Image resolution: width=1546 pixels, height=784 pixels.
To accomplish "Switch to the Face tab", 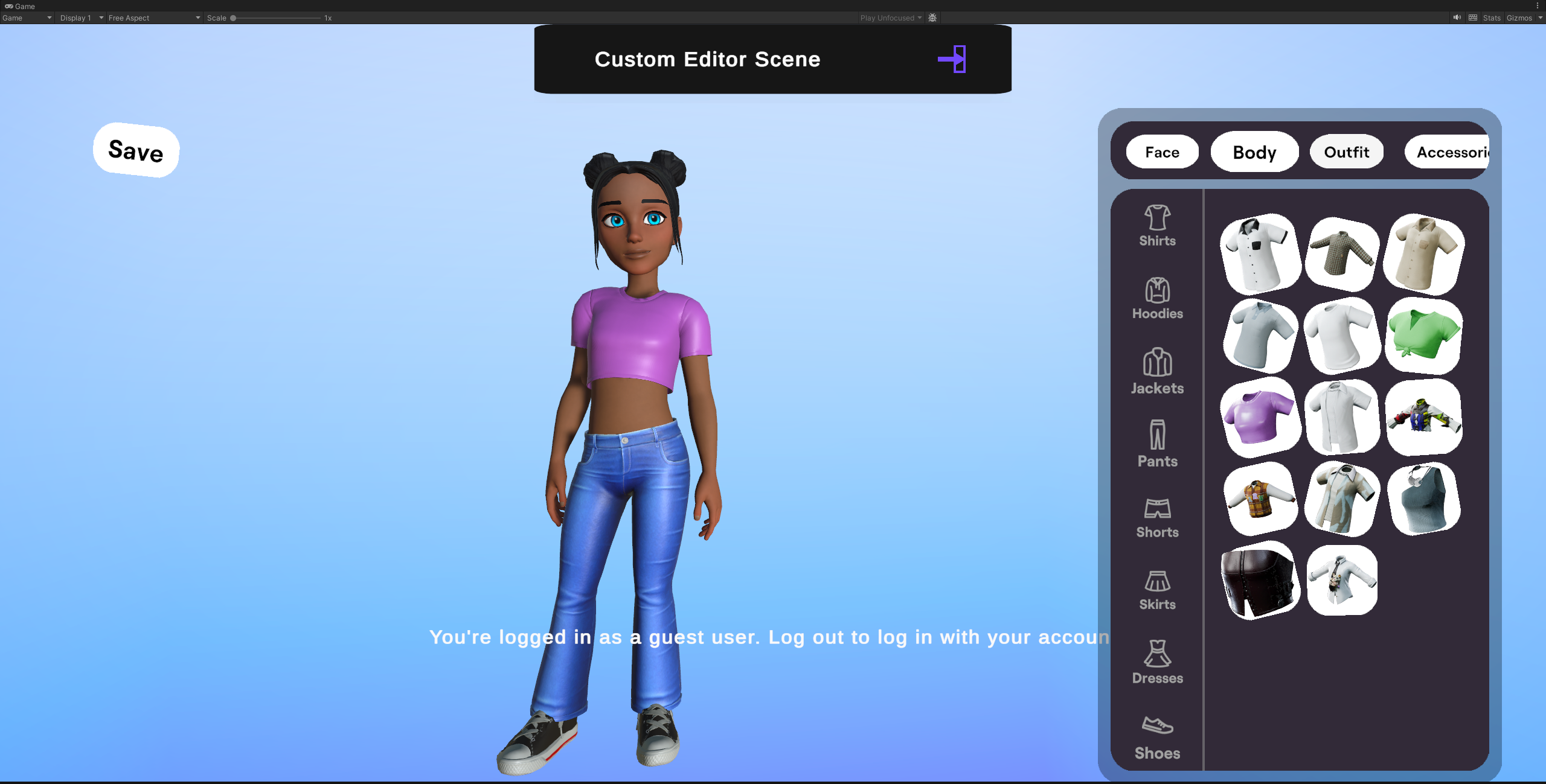I will (x=1161, y=152).
